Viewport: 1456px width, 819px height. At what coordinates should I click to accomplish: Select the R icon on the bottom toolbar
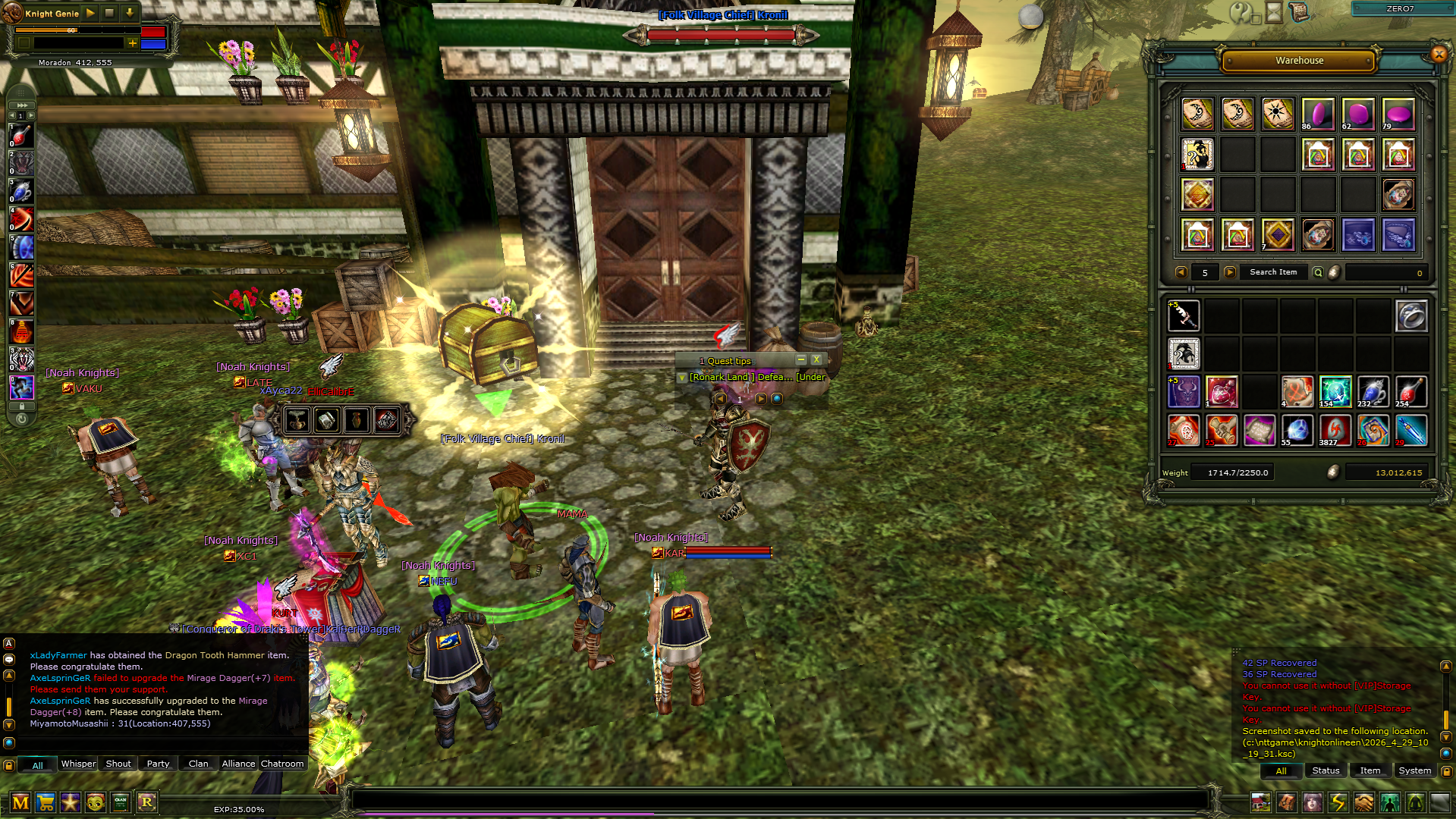coord(146,802)
